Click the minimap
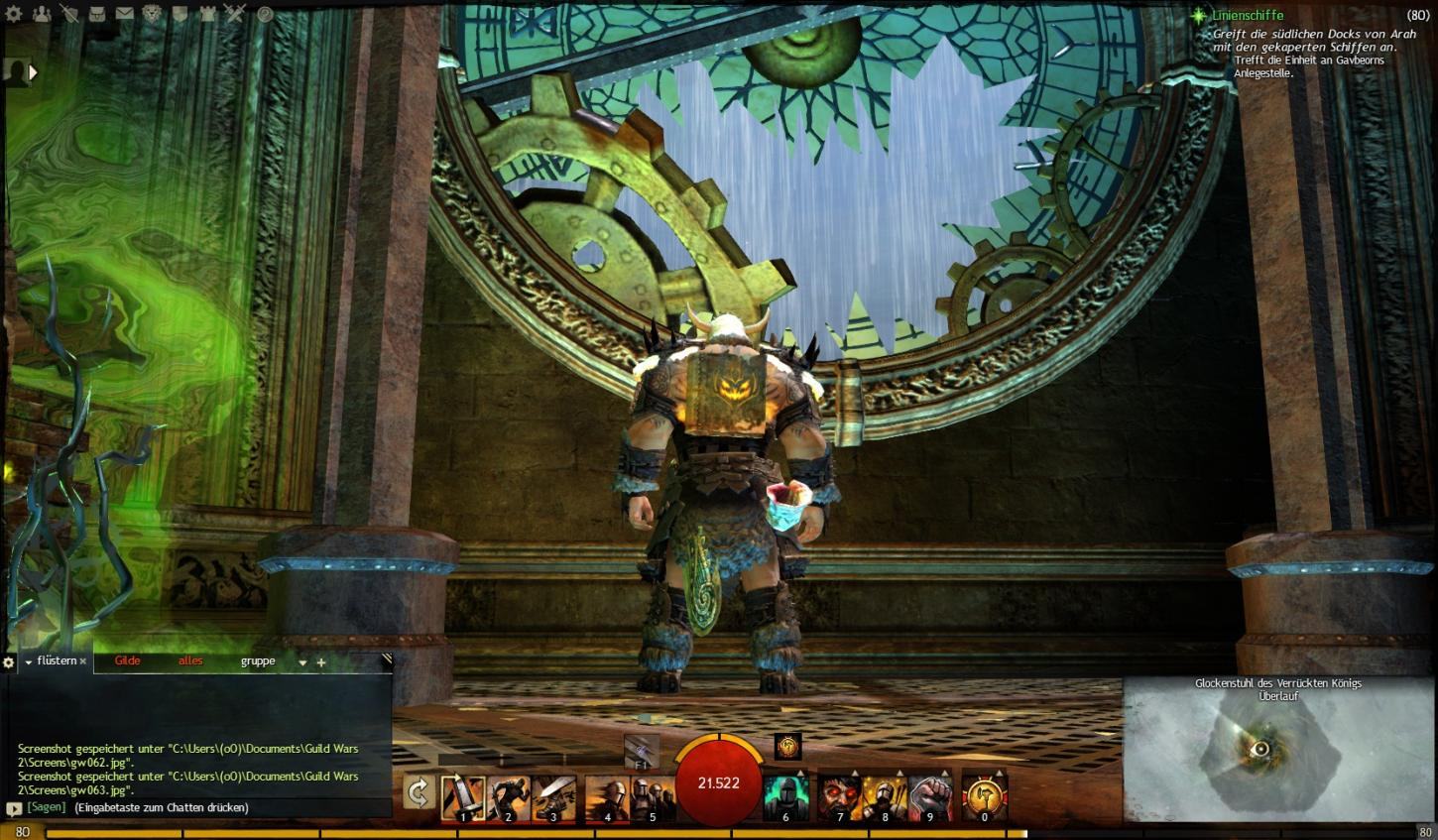This screenshot has height=840, width=1438. tap(1278, 758)
